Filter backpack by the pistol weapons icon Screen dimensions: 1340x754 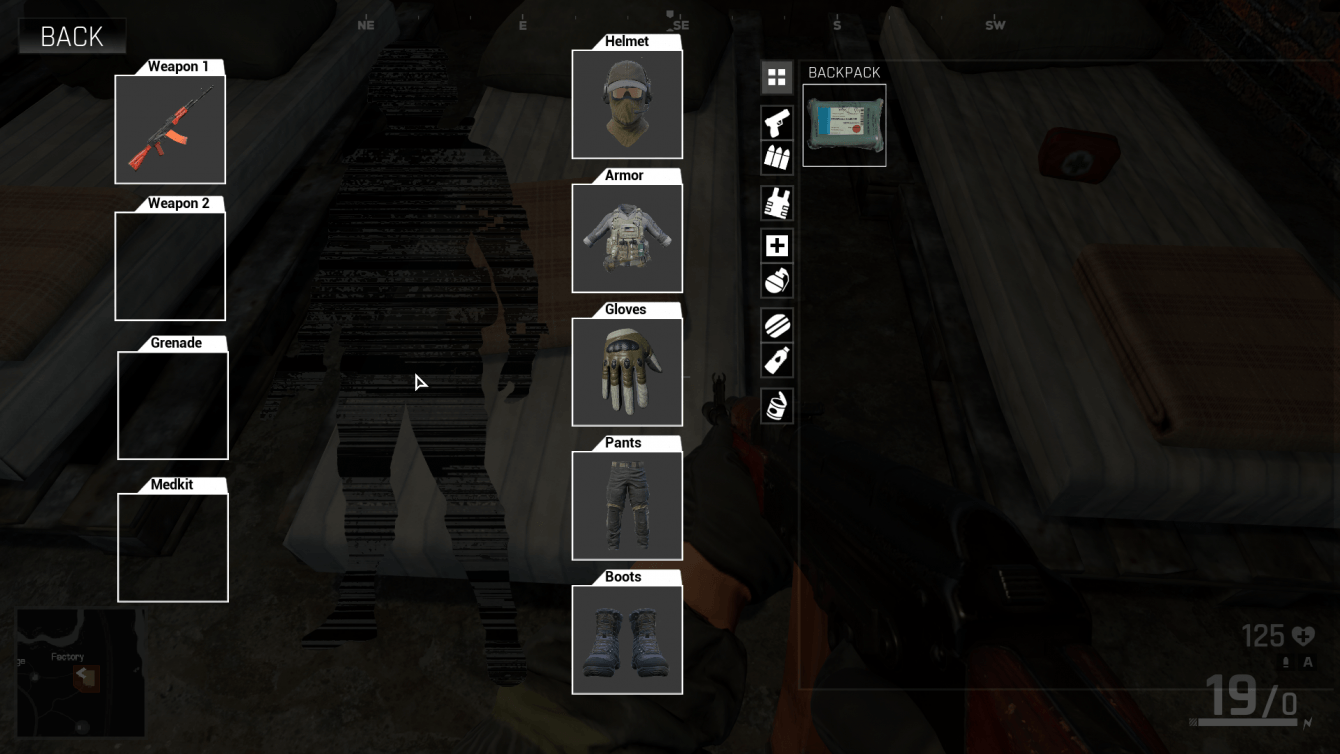(x=777, y=123)
